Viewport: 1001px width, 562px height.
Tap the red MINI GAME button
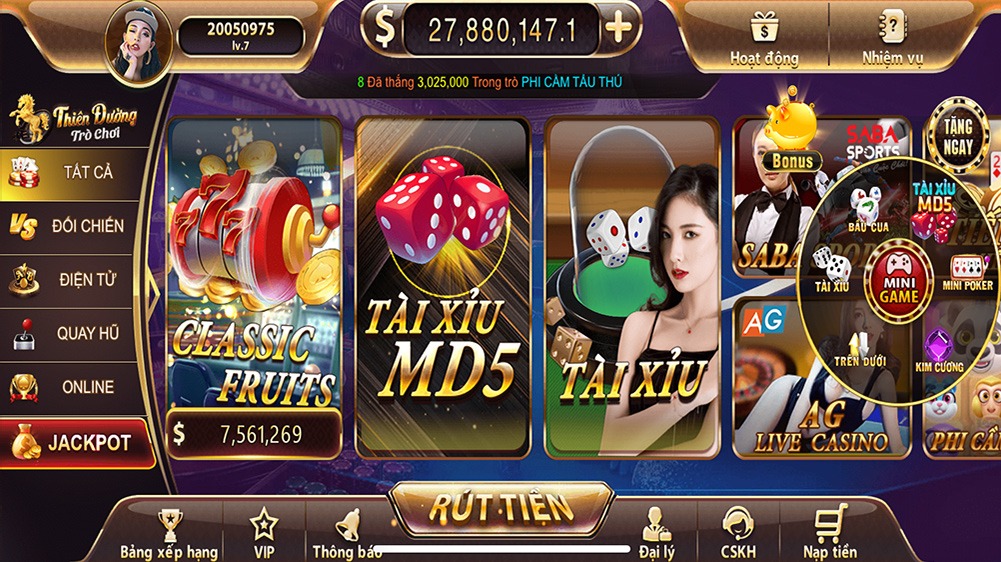pyautogui.click(x=898, y=286)
